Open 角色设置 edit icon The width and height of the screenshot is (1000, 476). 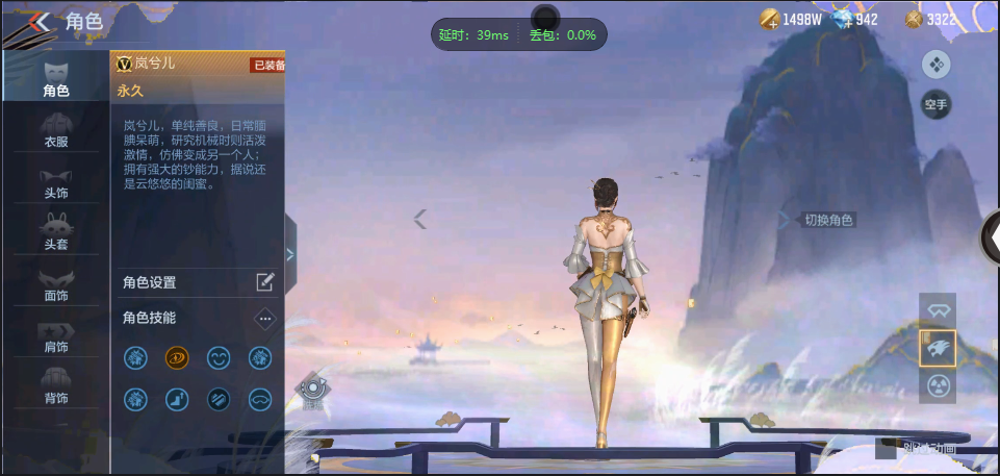265,282
